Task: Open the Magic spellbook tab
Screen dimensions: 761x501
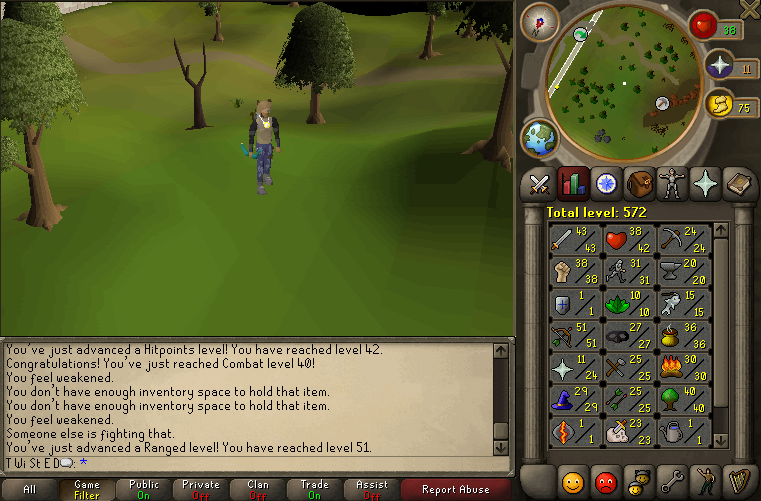Action: pyautogui.click(x=739, y=183)
